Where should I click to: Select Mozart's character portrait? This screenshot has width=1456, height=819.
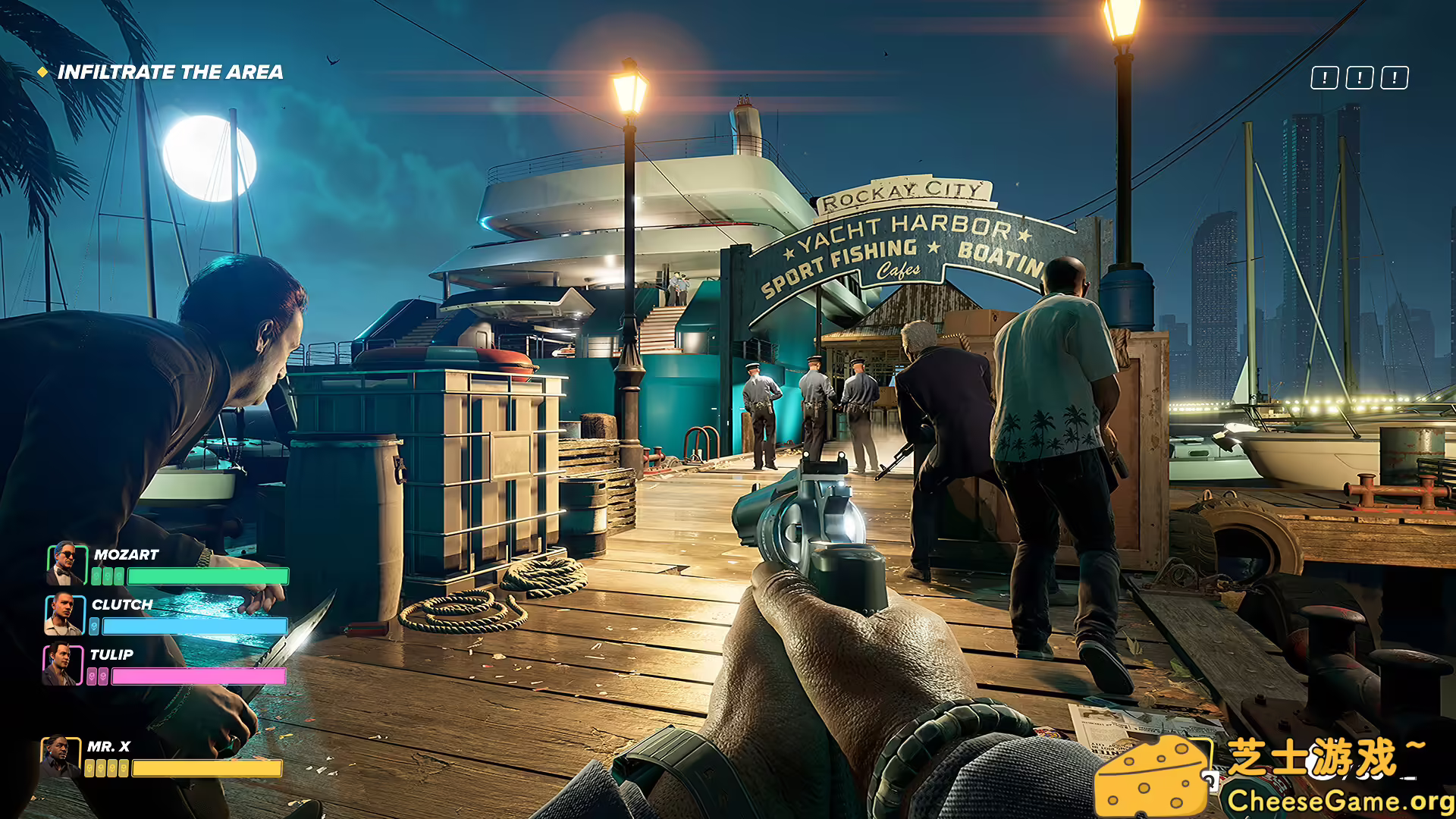pos(67,564)
